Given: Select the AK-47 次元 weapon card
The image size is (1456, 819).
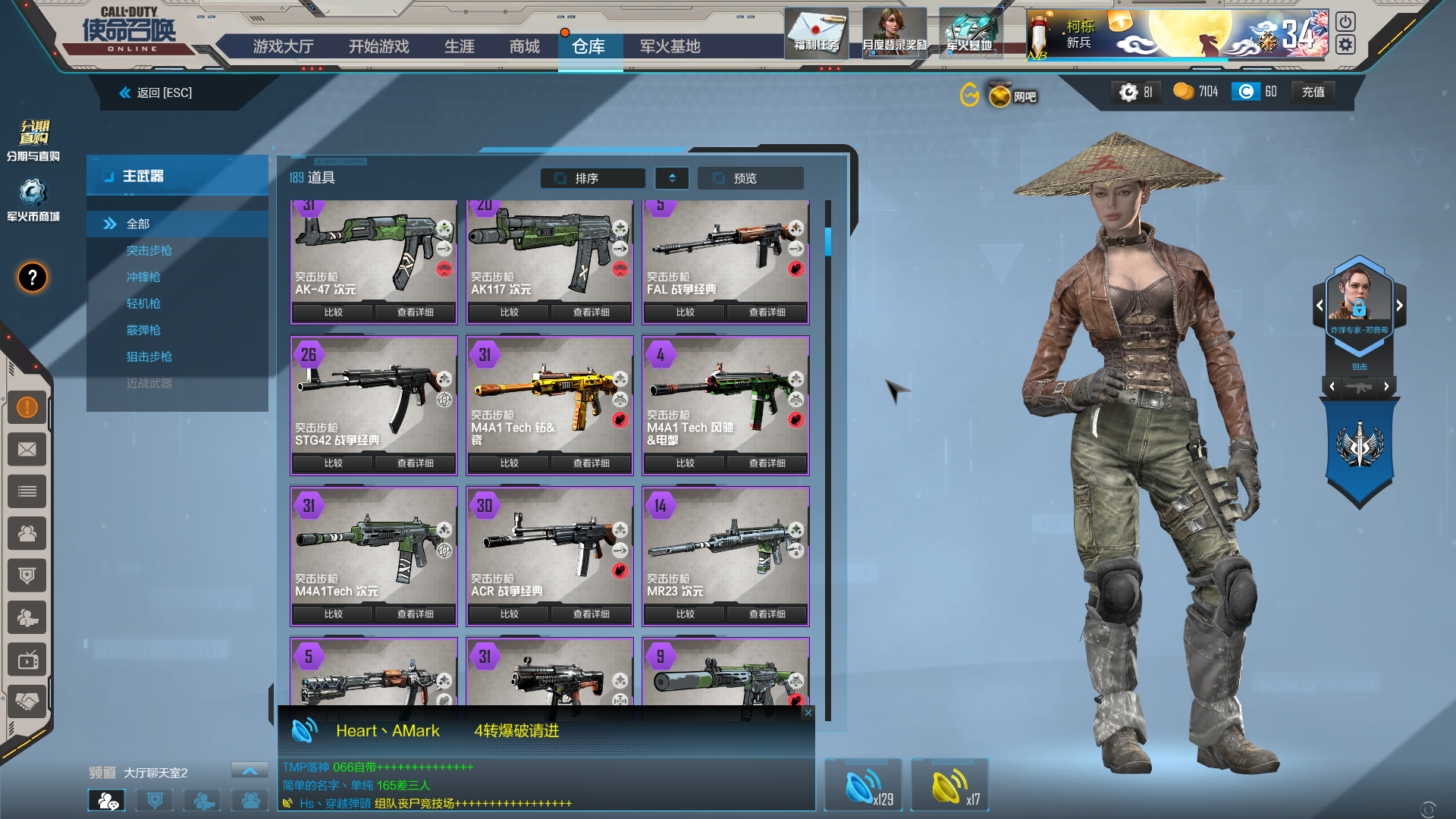Looking at the screenshot, I should tap(373, 250).
